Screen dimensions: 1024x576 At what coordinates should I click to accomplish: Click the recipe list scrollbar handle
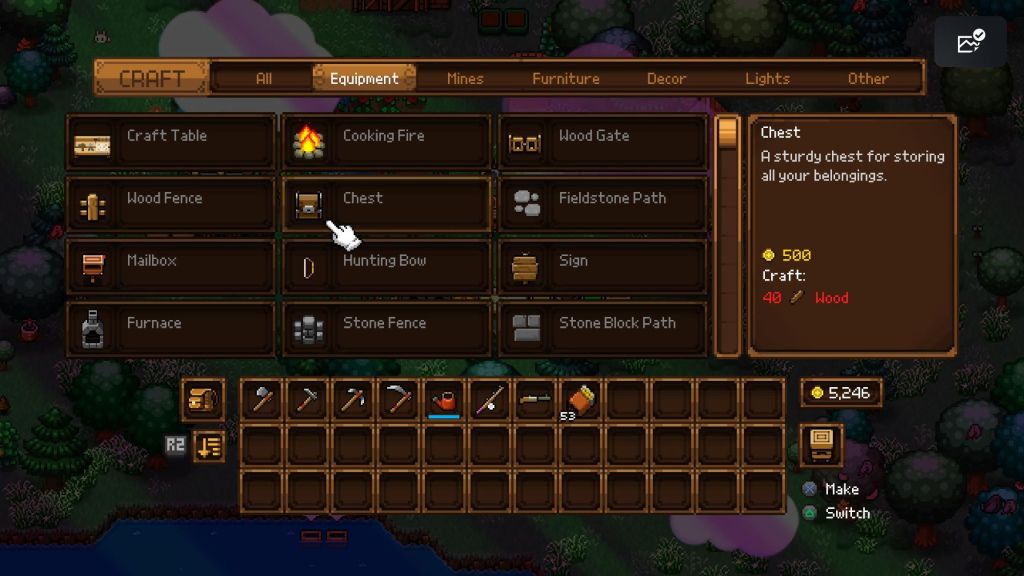point(728,133)
